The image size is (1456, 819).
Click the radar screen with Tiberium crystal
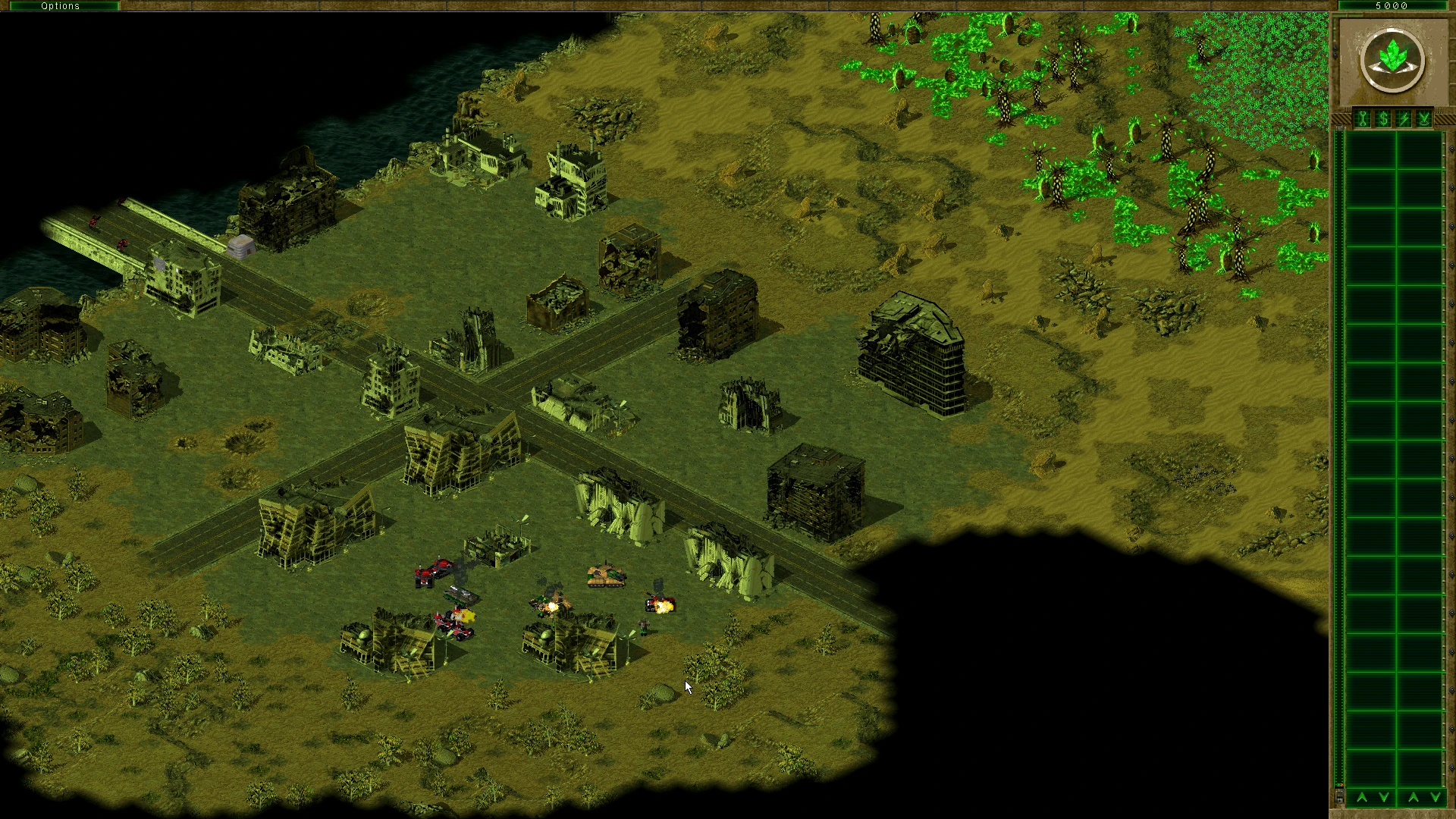coord(1392,61)
